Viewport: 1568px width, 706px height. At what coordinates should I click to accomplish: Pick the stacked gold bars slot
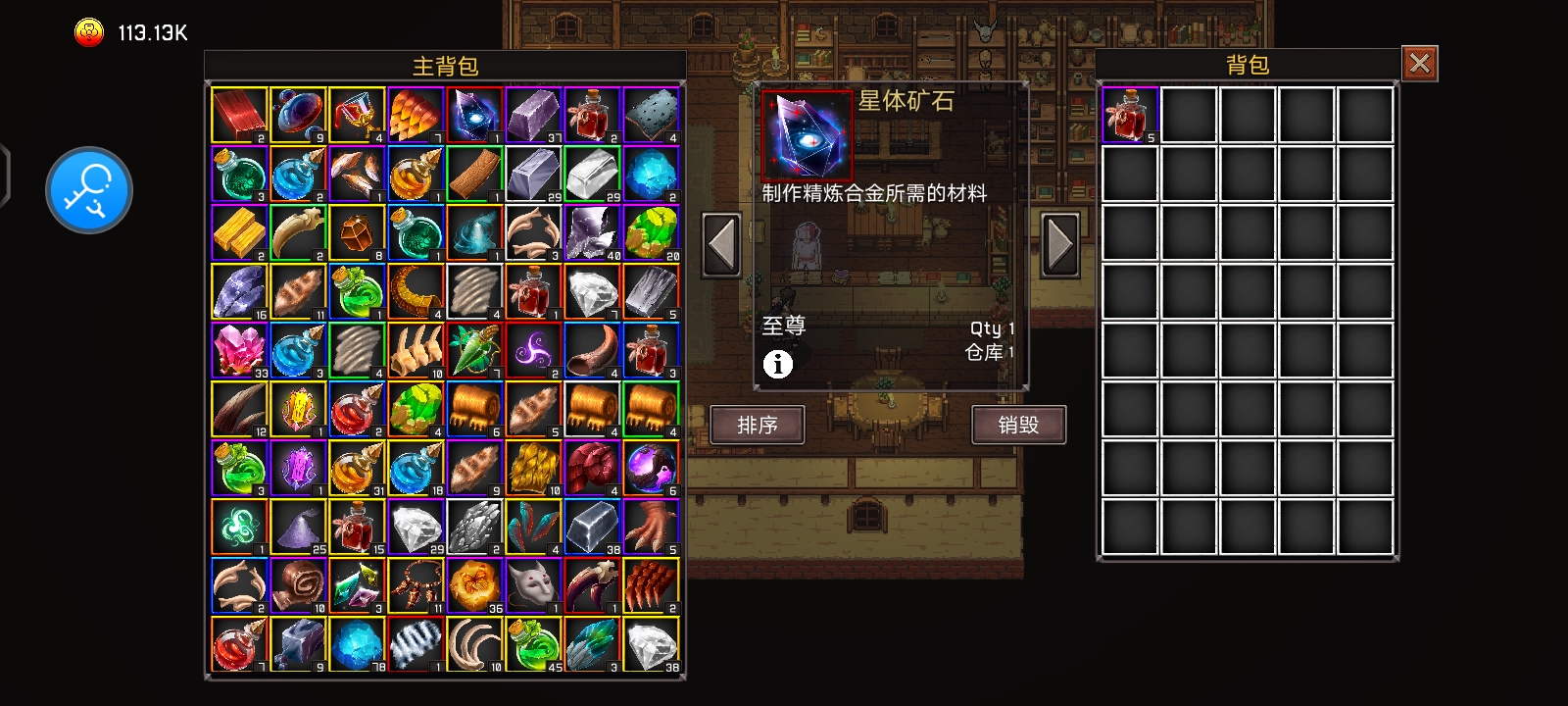pos(239,232)
